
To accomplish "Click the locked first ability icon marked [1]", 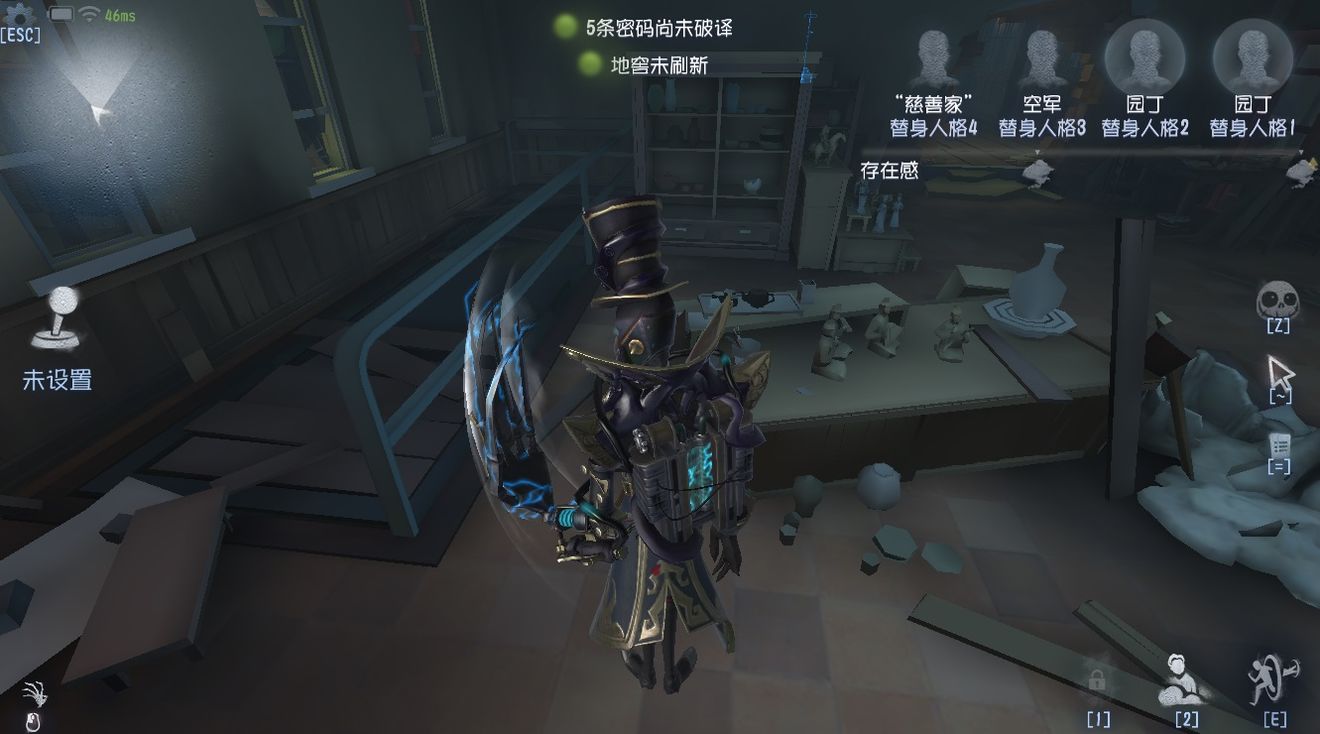I will pos(1097,680).
